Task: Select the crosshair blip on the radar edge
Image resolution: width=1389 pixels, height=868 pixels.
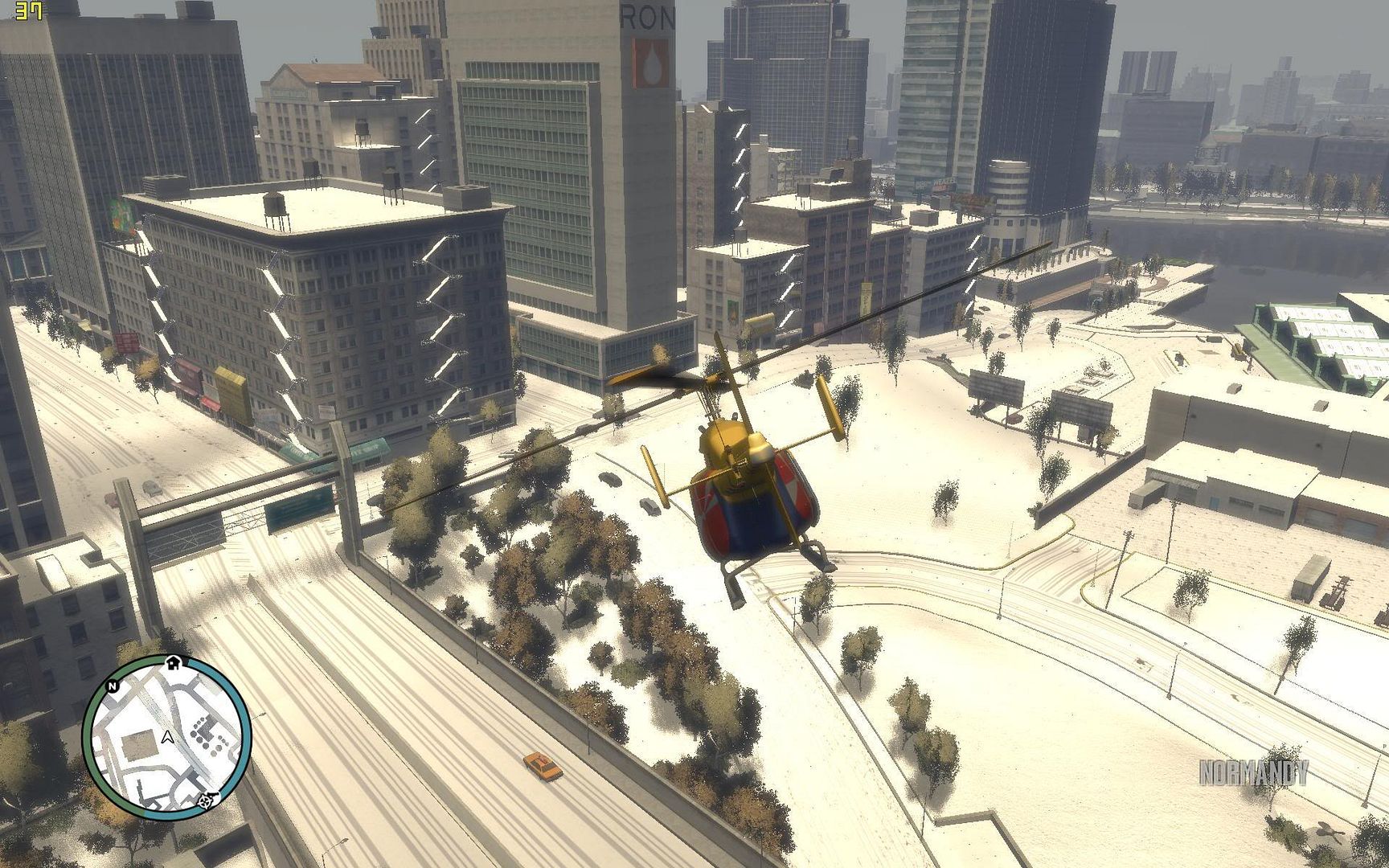Action: 207,800
